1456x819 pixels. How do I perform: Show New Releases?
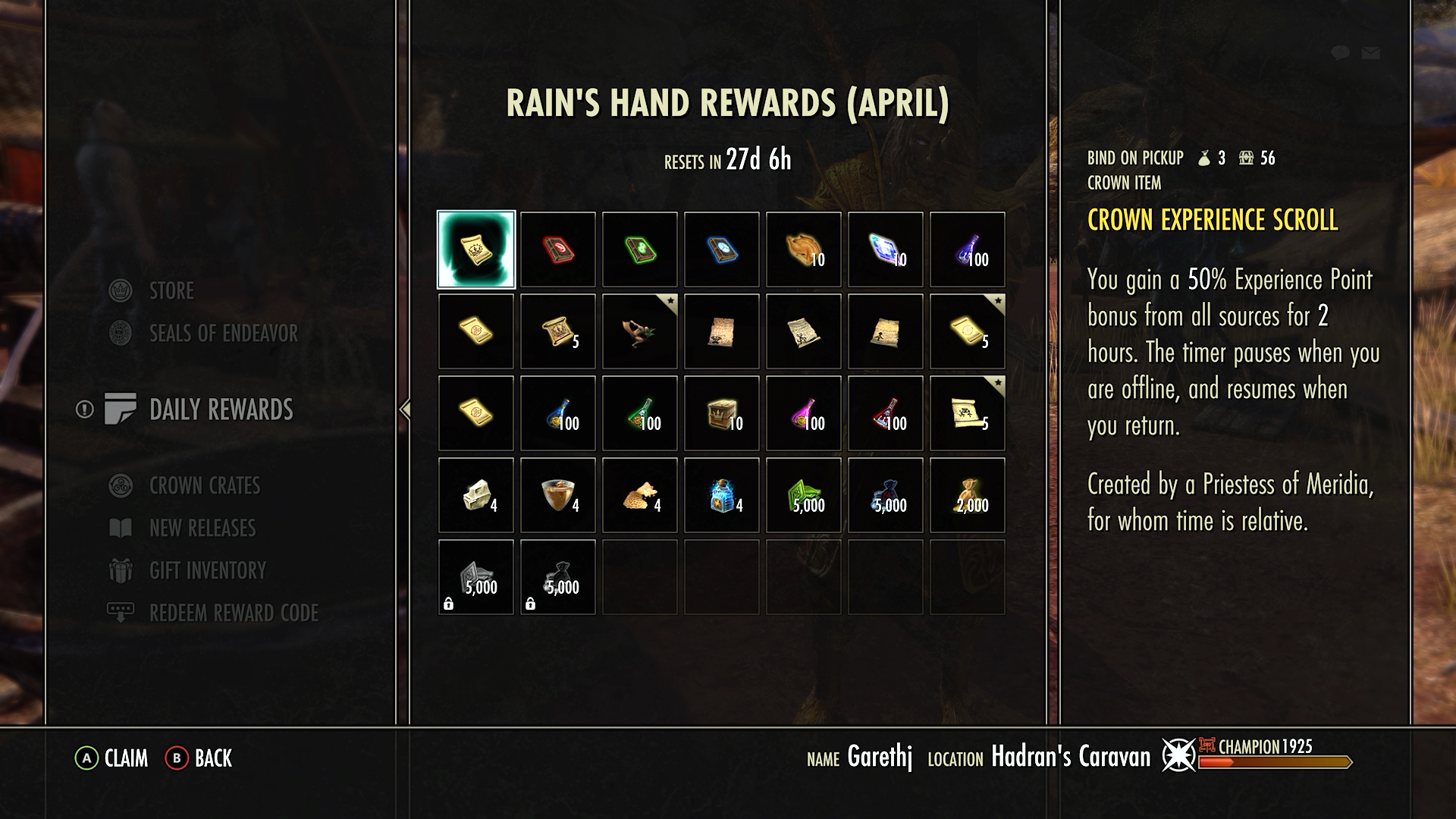point(202,528)
